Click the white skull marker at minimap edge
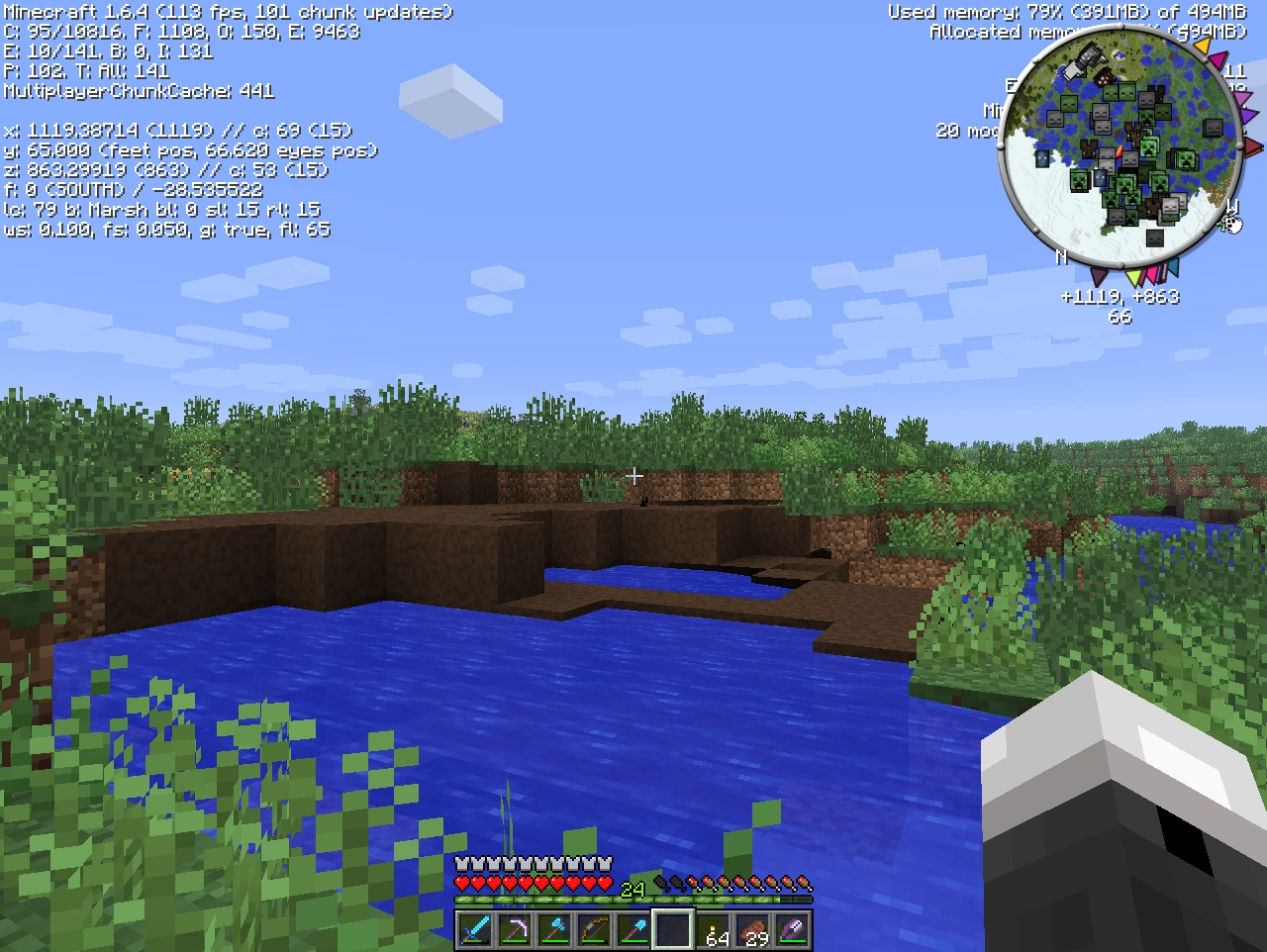Image resolution: width=1267 pixels, height=952 pixels. pos(1231,224)
